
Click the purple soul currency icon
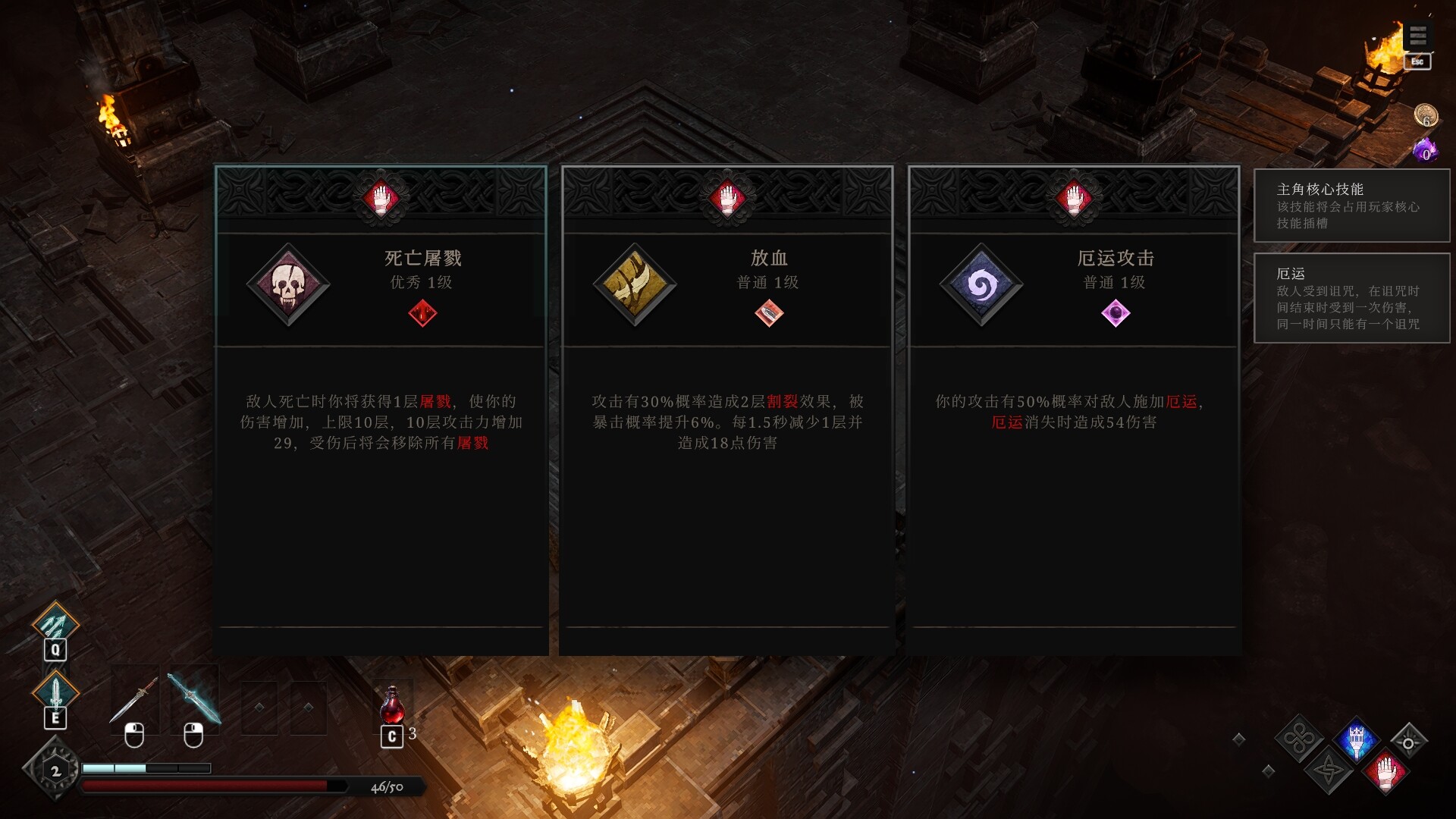pos(1426,149)
